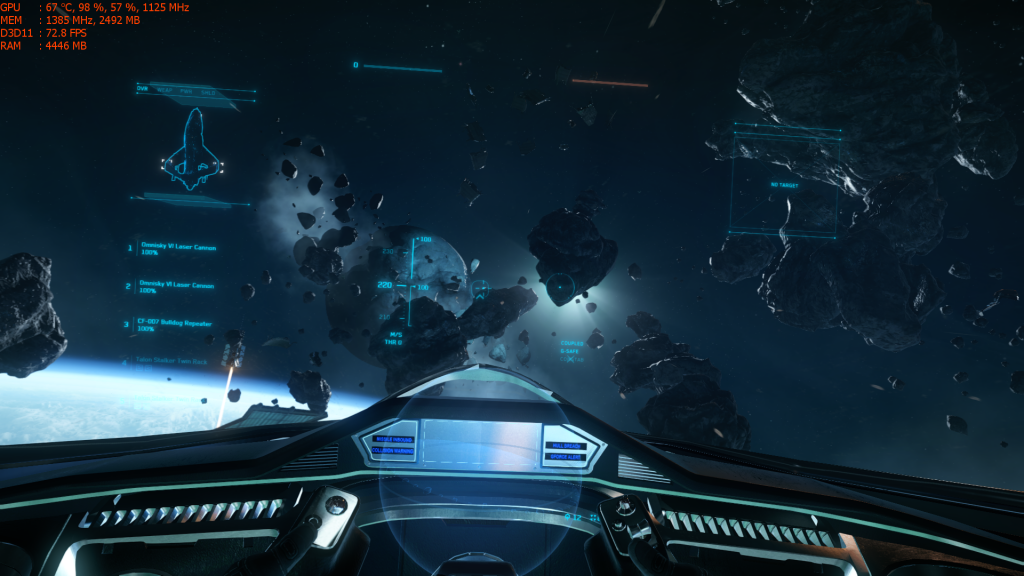The height and width of the screenshot is (576, 1024).
Task: Click the ship status diagram
Action: (x=192, y=151)
